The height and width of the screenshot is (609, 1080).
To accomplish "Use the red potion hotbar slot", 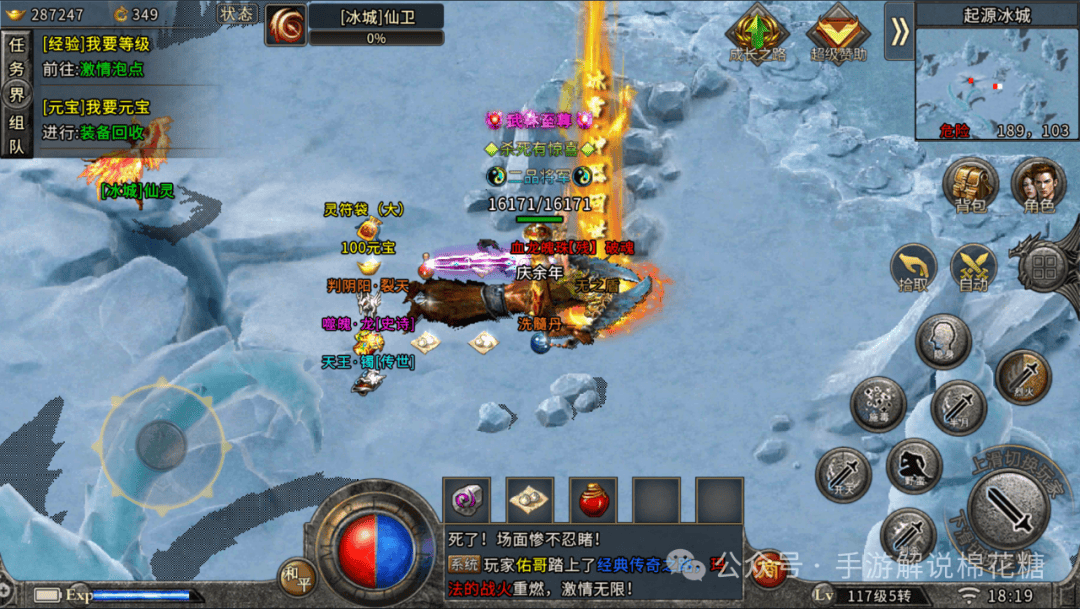I will click(593, 500).
